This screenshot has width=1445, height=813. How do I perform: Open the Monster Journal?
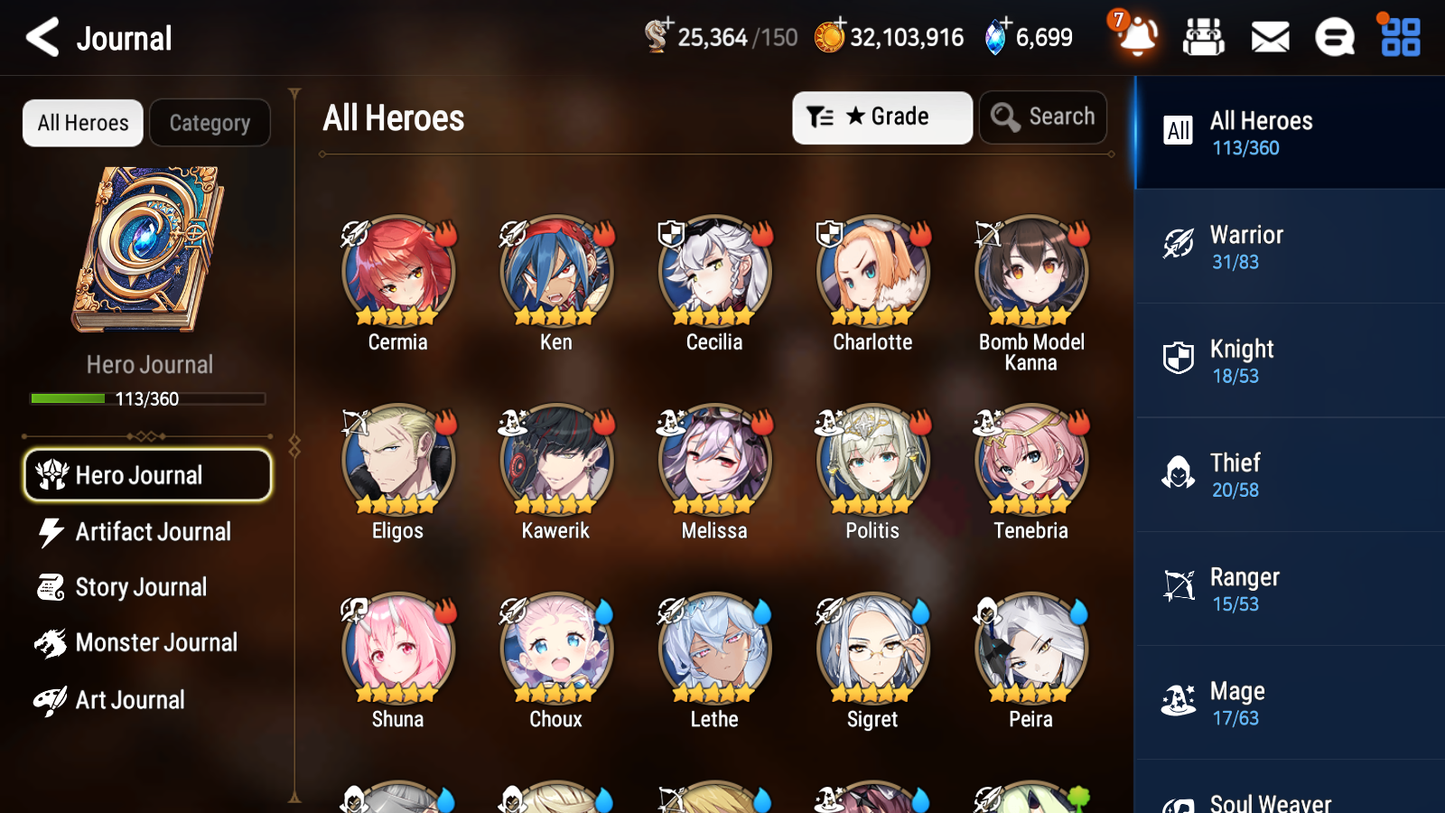[155, 643]
